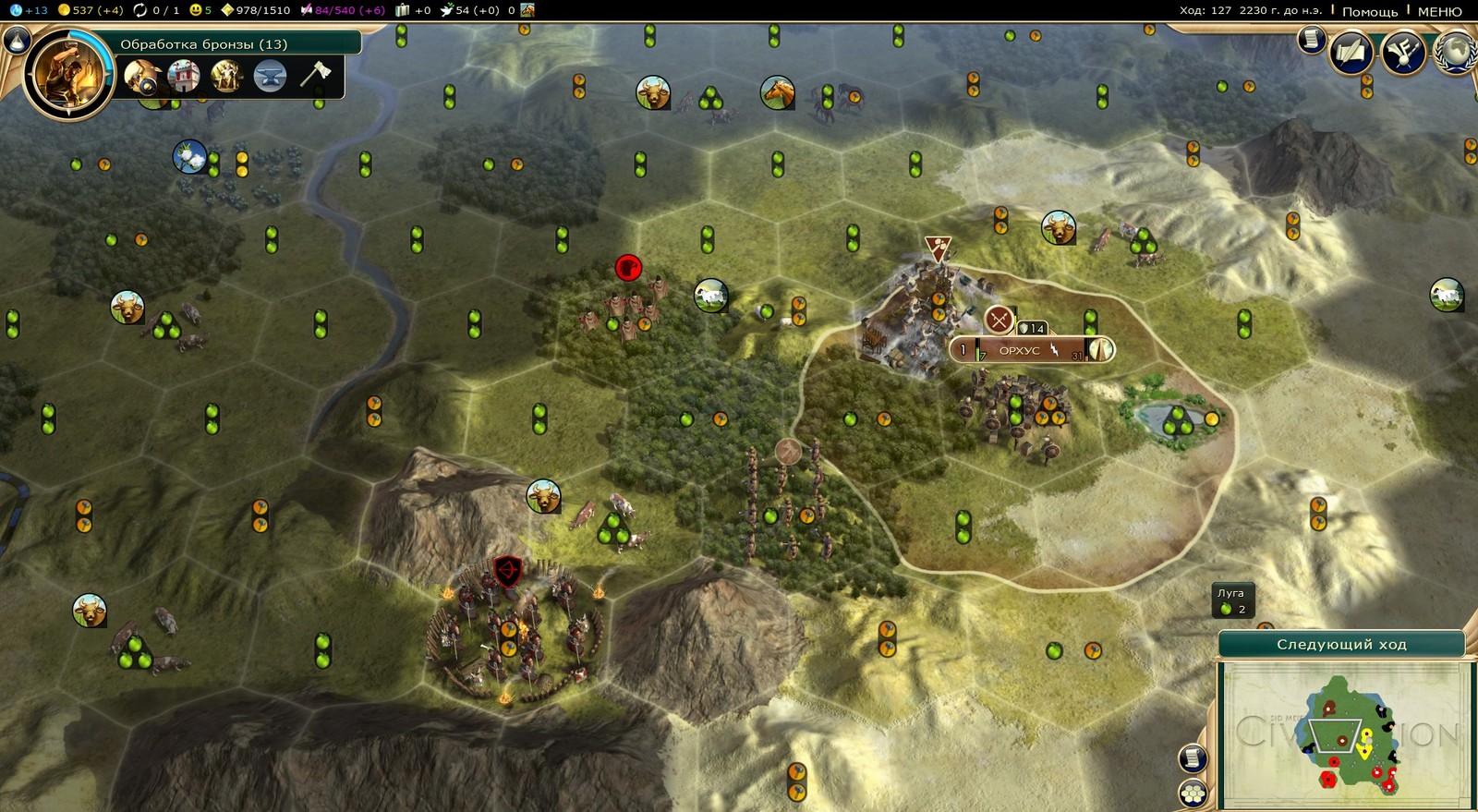Open the МЕНЮ game menu
The height and width of the screenshot is (812, 1478).
[x=1439, y=11]
